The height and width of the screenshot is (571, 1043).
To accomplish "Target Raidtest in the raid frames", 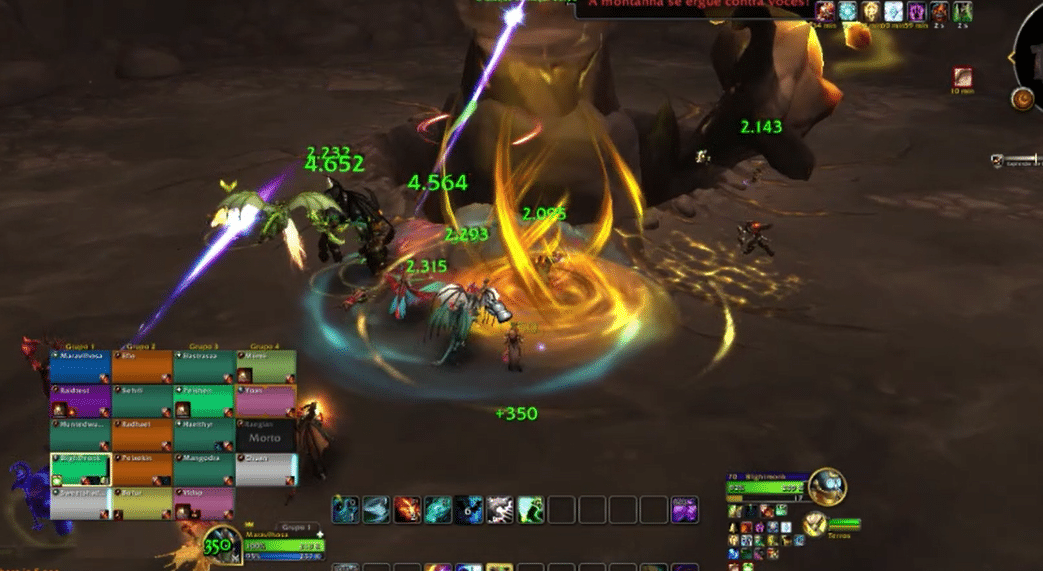I will point(80,401).
